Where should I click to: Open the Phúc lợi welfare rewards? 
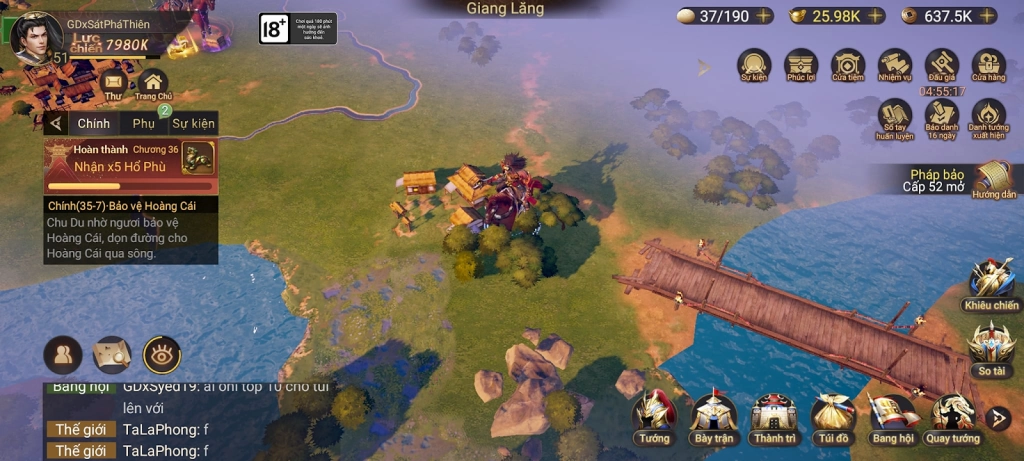pyautogui.click(x=801, y=65)
